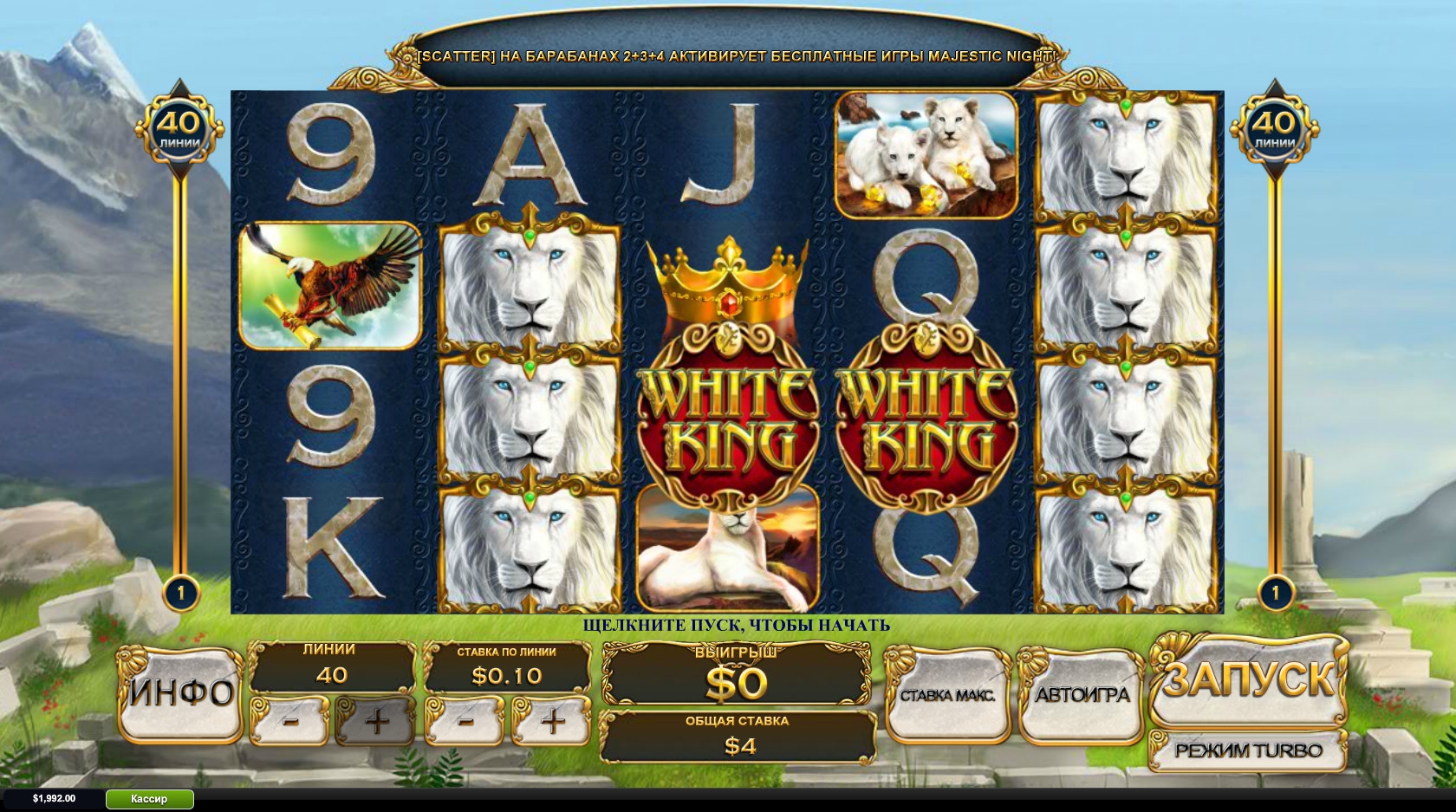The image size is (1456, 812).
Task: Click the left 40 линии badge
Action: point(180,130)
